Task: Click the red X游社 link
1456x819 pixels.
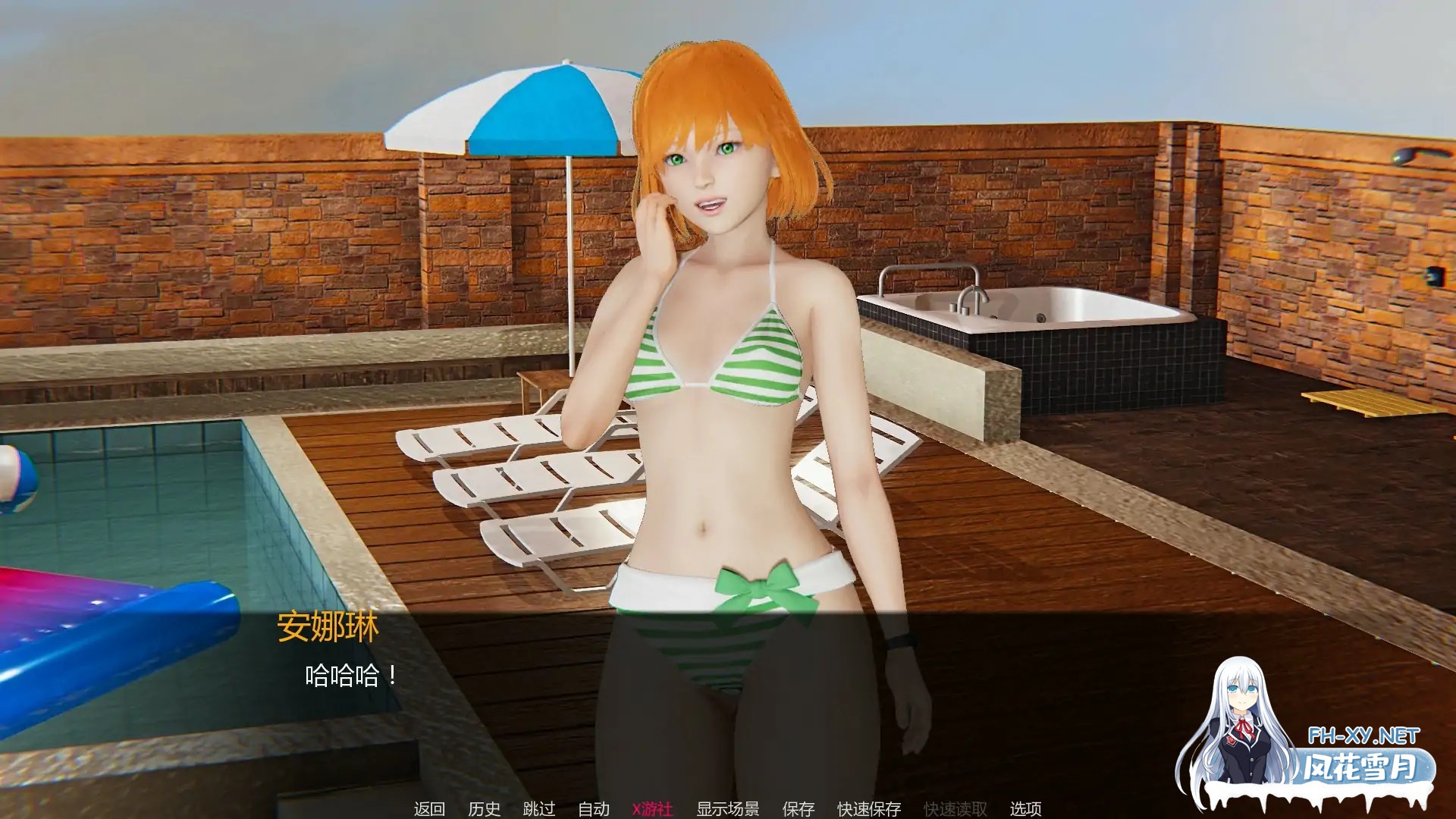Action: [654, 808]
